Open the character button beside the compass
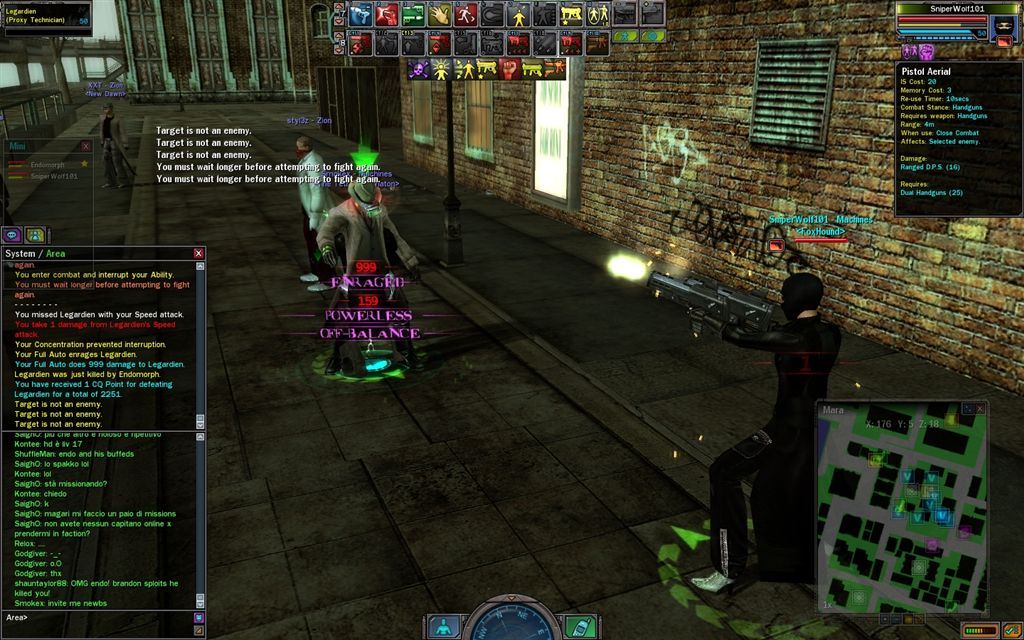The image size is (1024, 640). tap(443, 626)
